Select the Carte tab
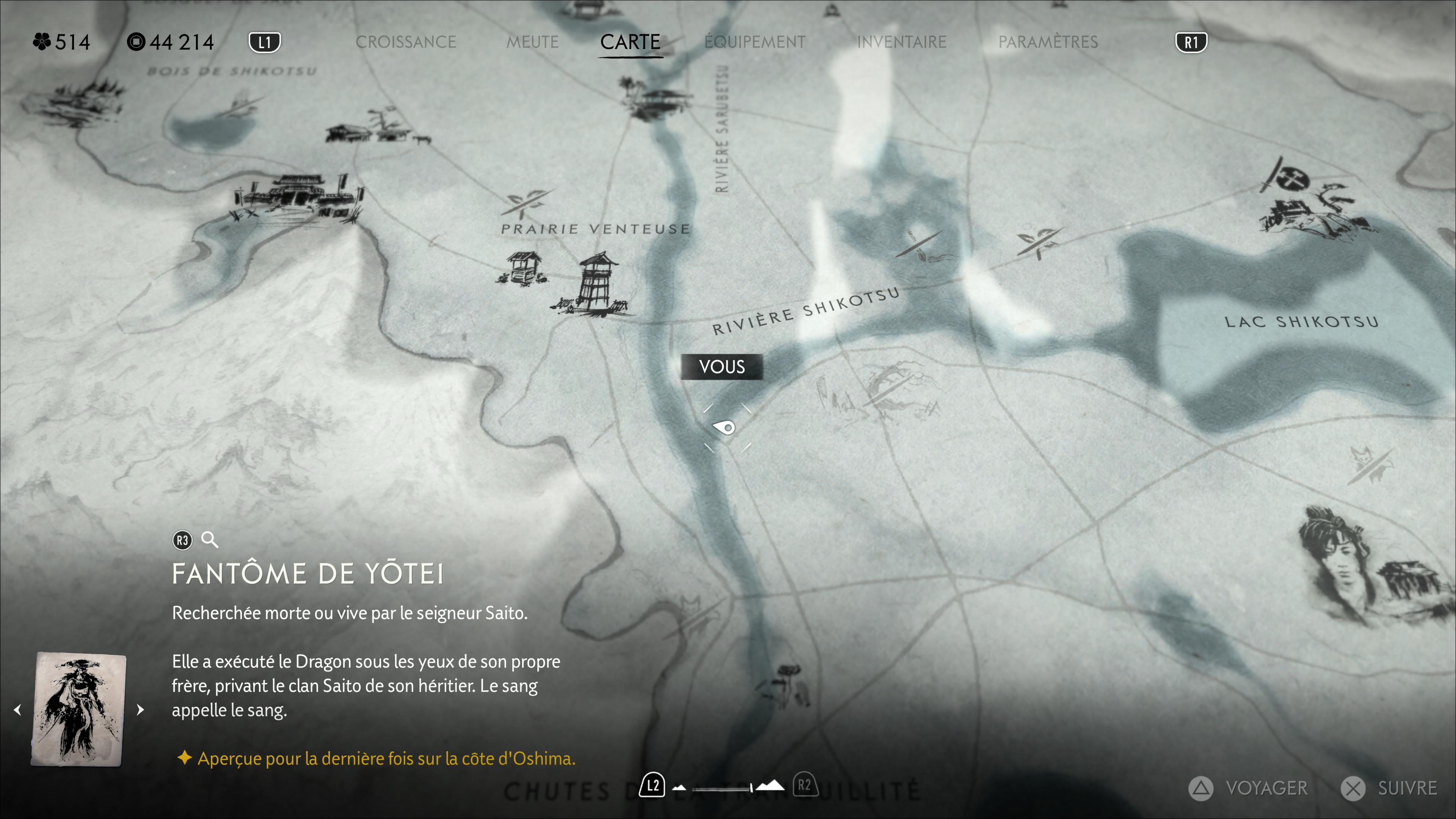Screen dimensions: 1456x819 630,42
